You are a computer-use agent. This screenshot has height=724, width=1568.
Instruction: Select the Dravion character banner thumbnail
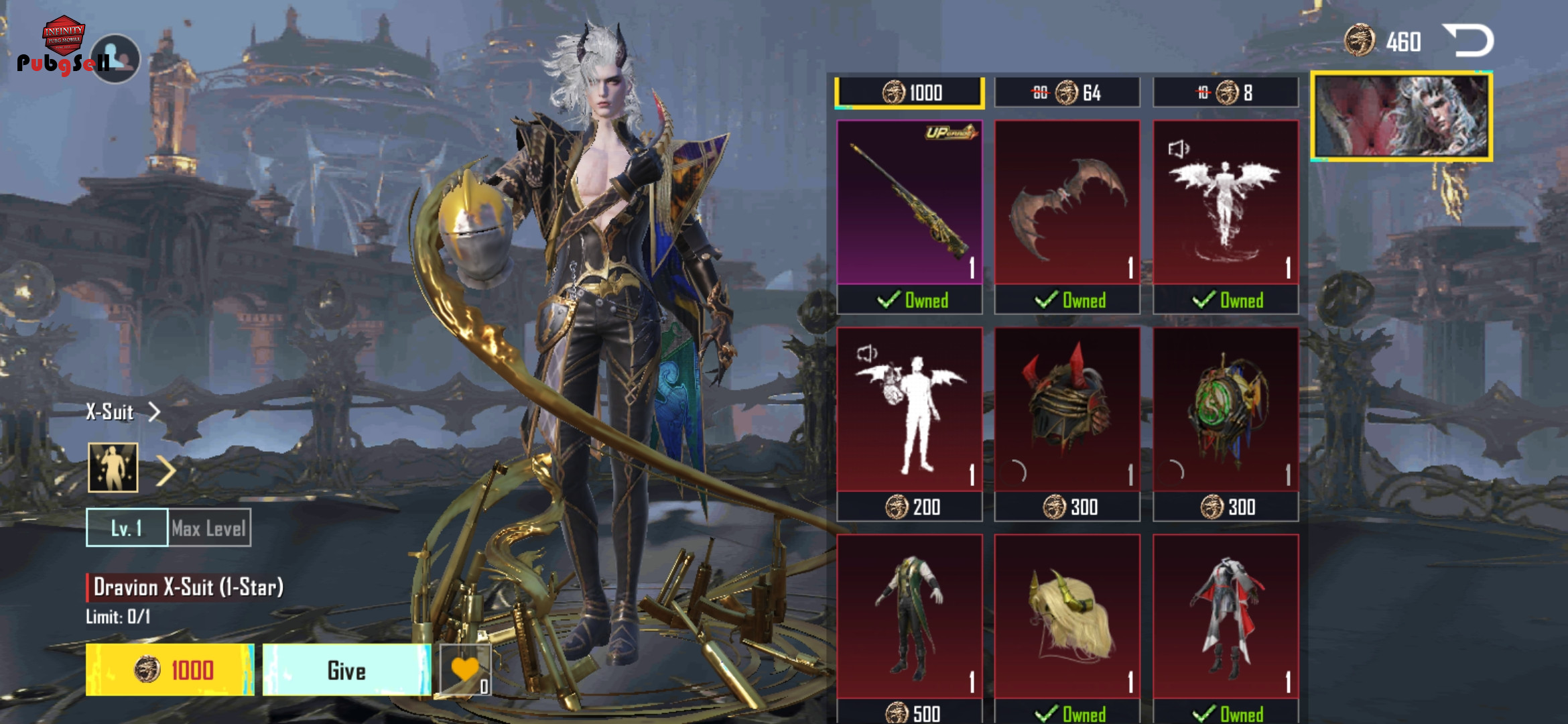pyautogui.click(x=1401, y=117)
